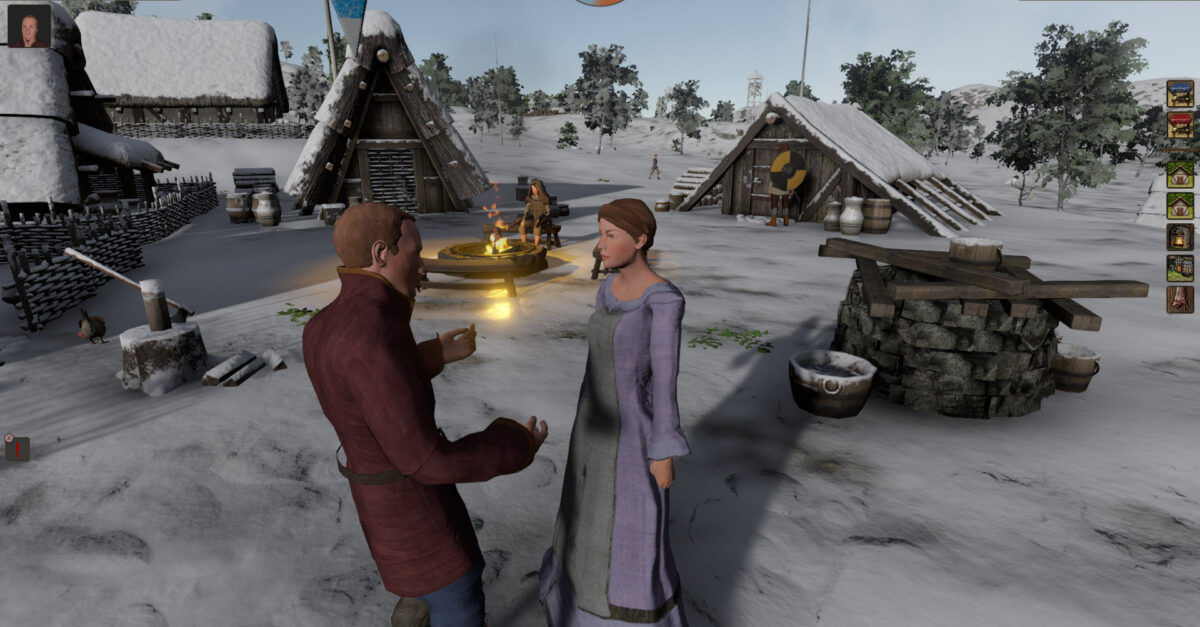Image resolution: width=1200 pixels, height=627 pixels.
Task: Open the character portrait in the corner
Action: (29, 27)
